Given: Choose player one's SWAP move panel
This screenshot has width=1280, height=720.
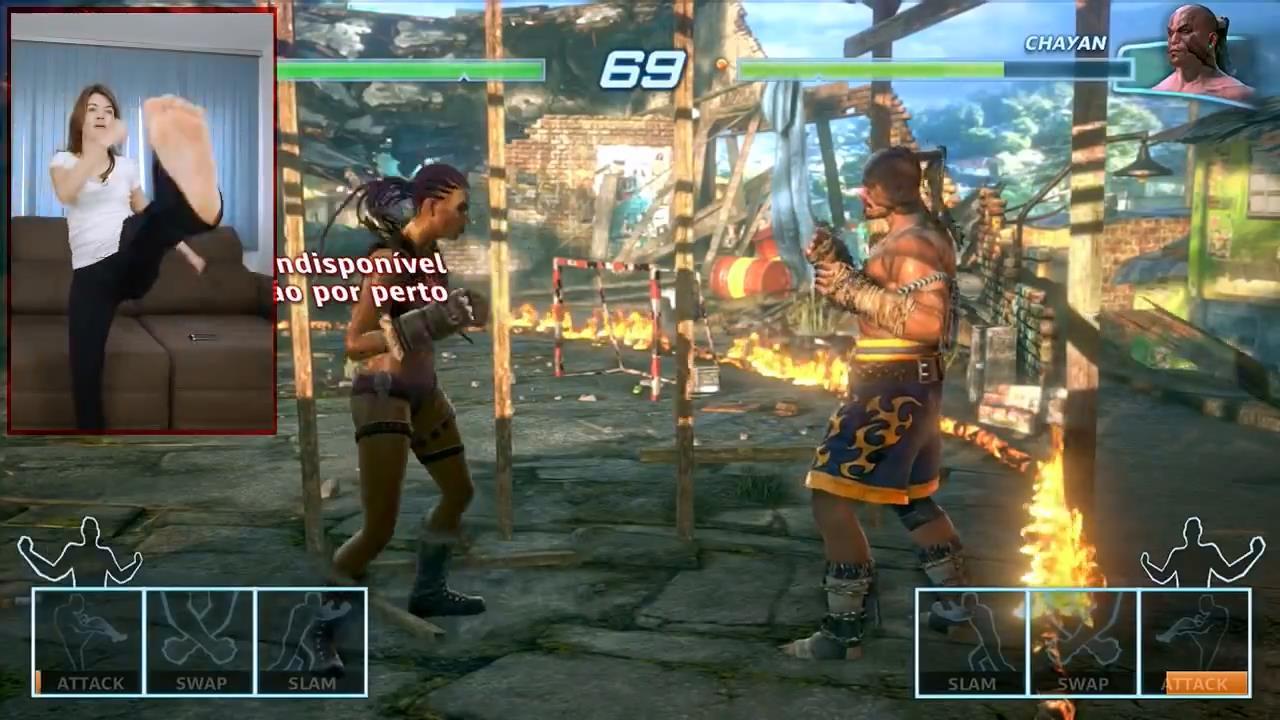Looking at the screenshot, I should pyautogui.click(x=200, y=642).
